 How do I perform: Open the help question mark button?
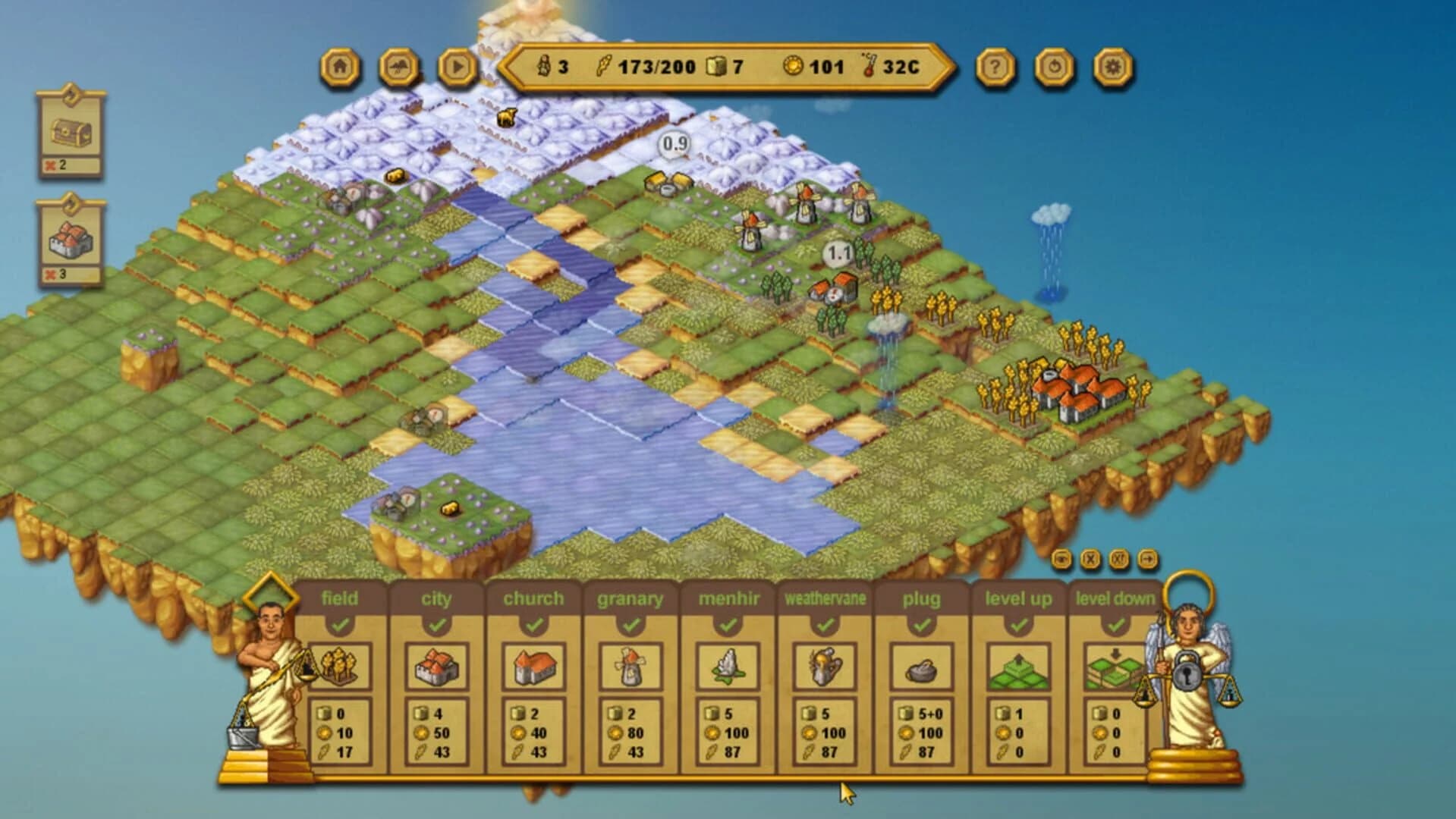[995, 67]
